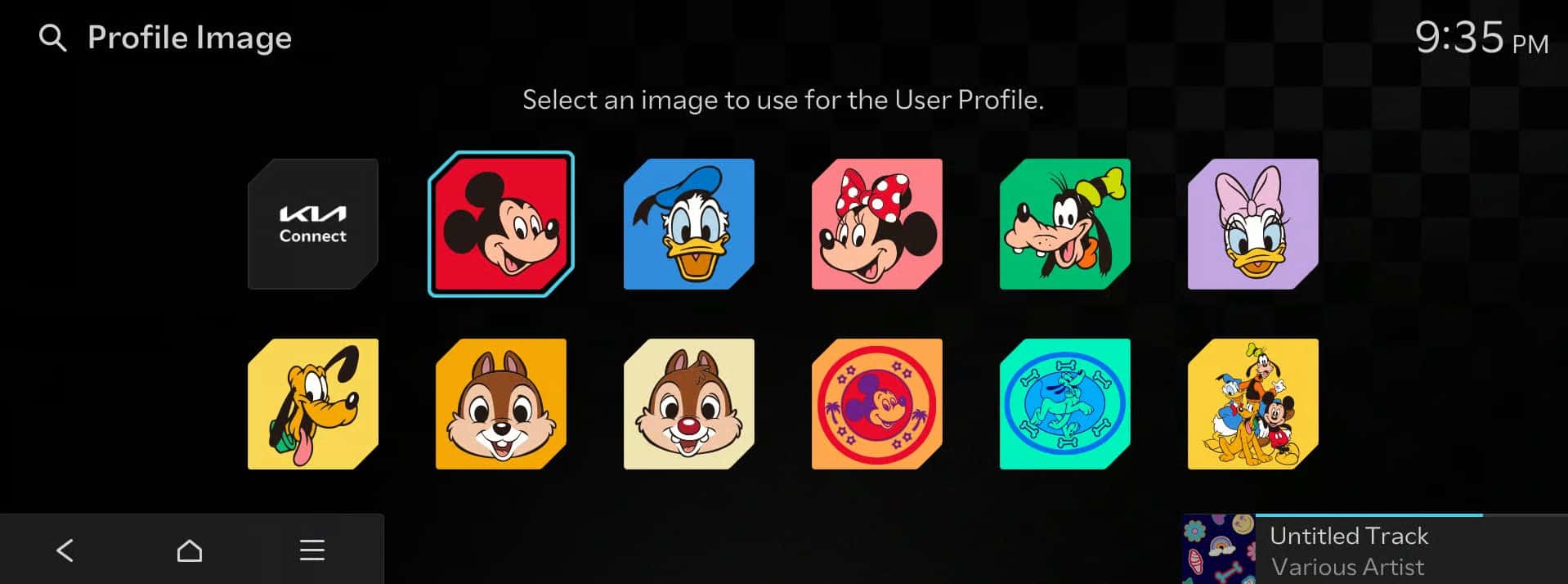Select the Pluto yellow profile image
This screenshot has width=1568, height=584.
pyautogui.click(x=312, y=404)
